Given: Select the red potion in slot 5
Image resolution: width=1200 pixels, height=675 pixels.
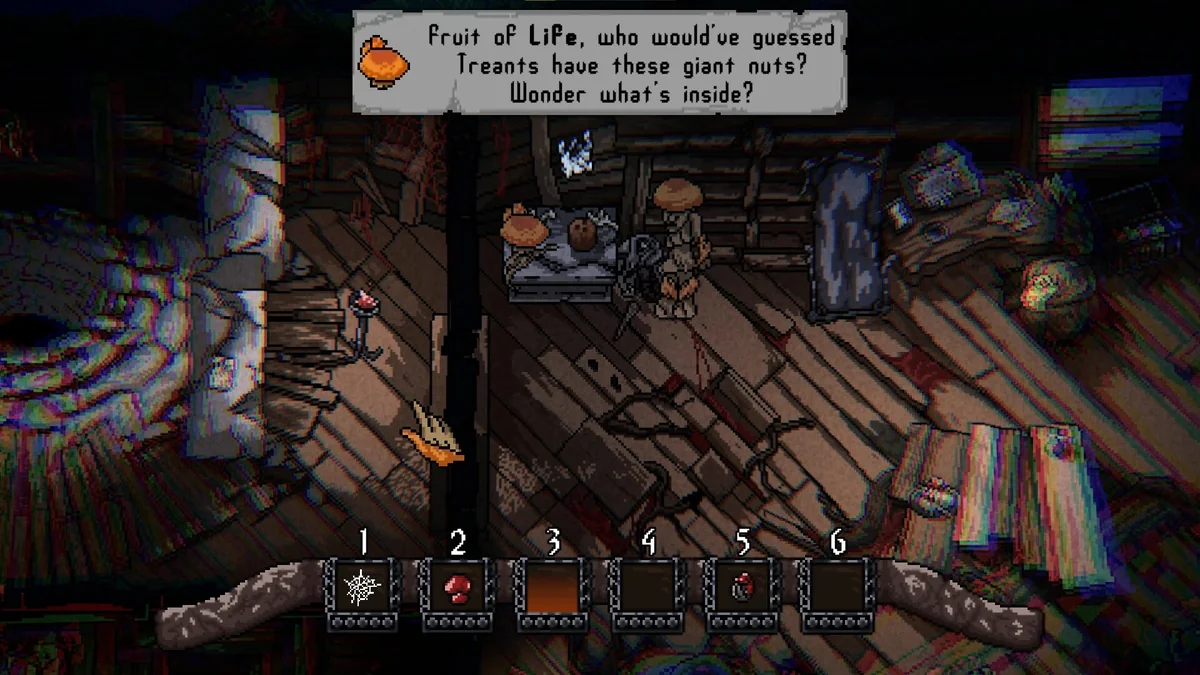Looking at the screenshot, I should pos(742,589).
